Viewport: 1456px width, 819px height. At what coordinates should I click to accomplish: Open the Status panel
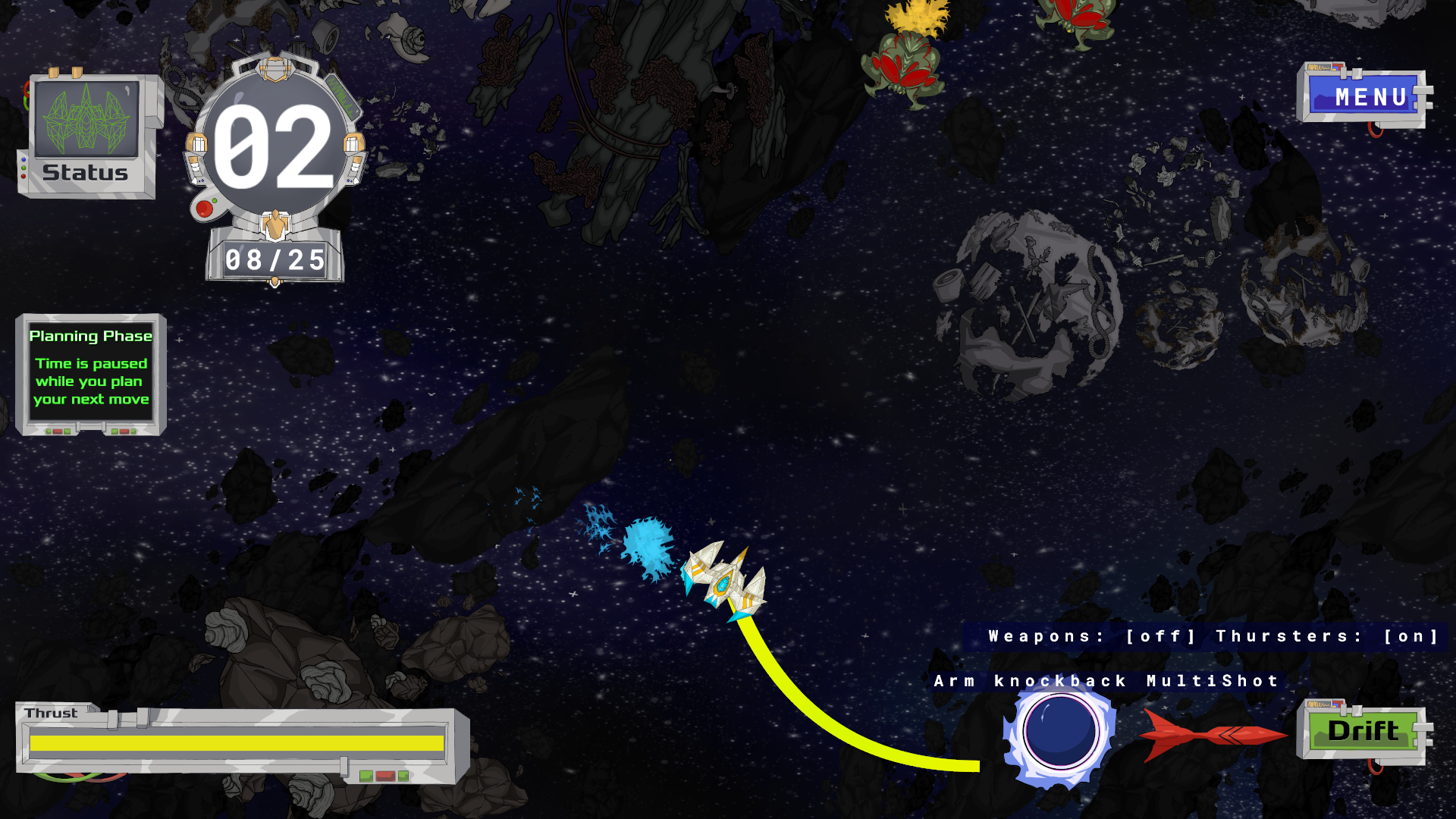(86, 136)
